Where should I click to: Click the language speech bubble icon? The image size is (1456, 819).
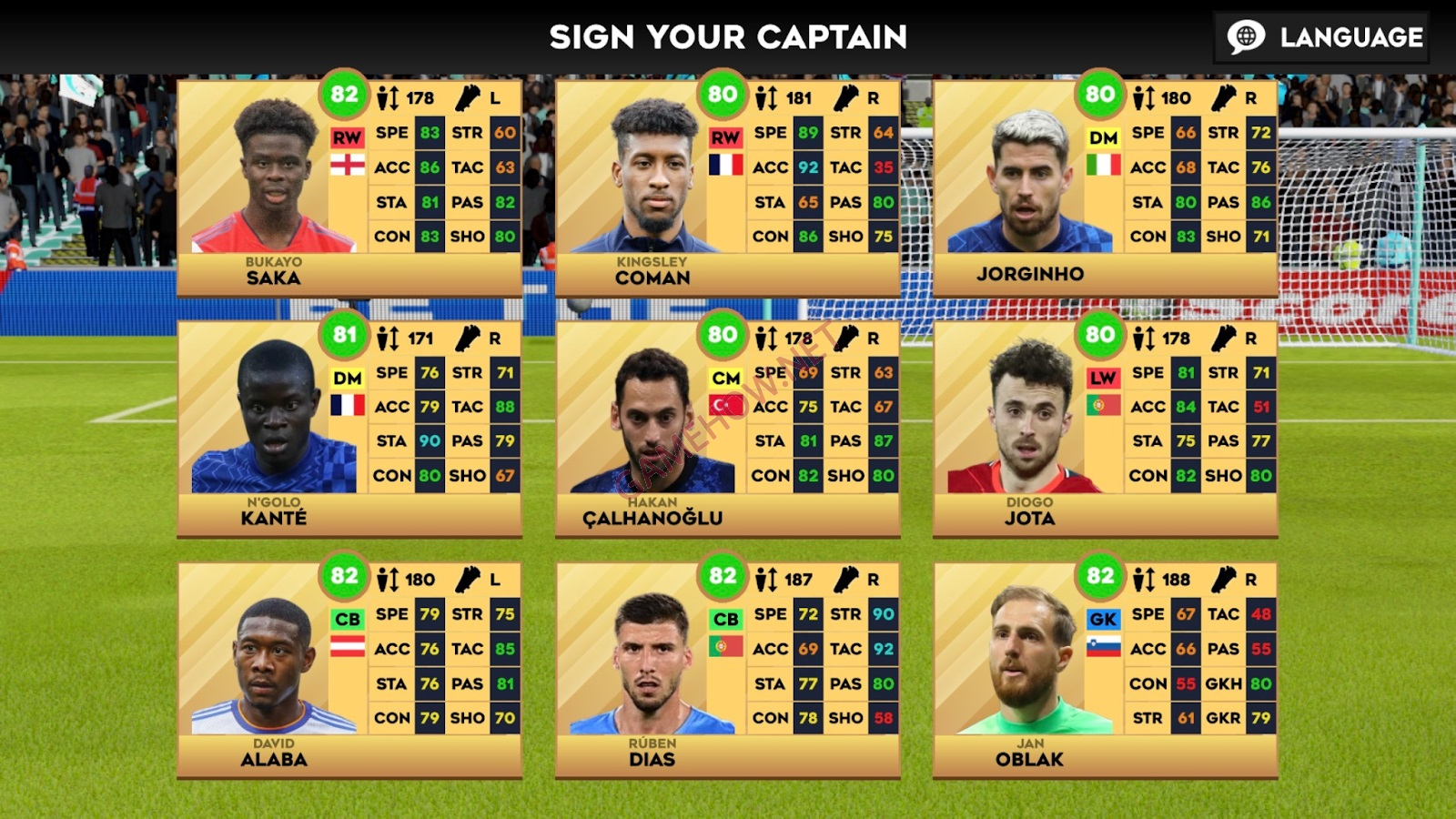(1247, 37)
